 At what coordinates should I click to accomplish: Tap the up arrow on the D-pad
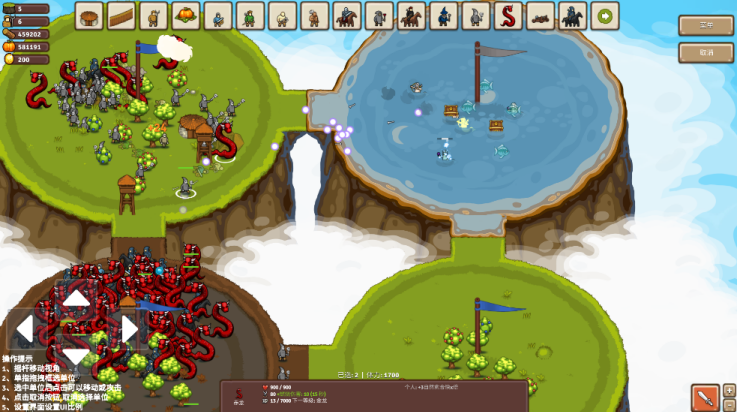point(76,297)
